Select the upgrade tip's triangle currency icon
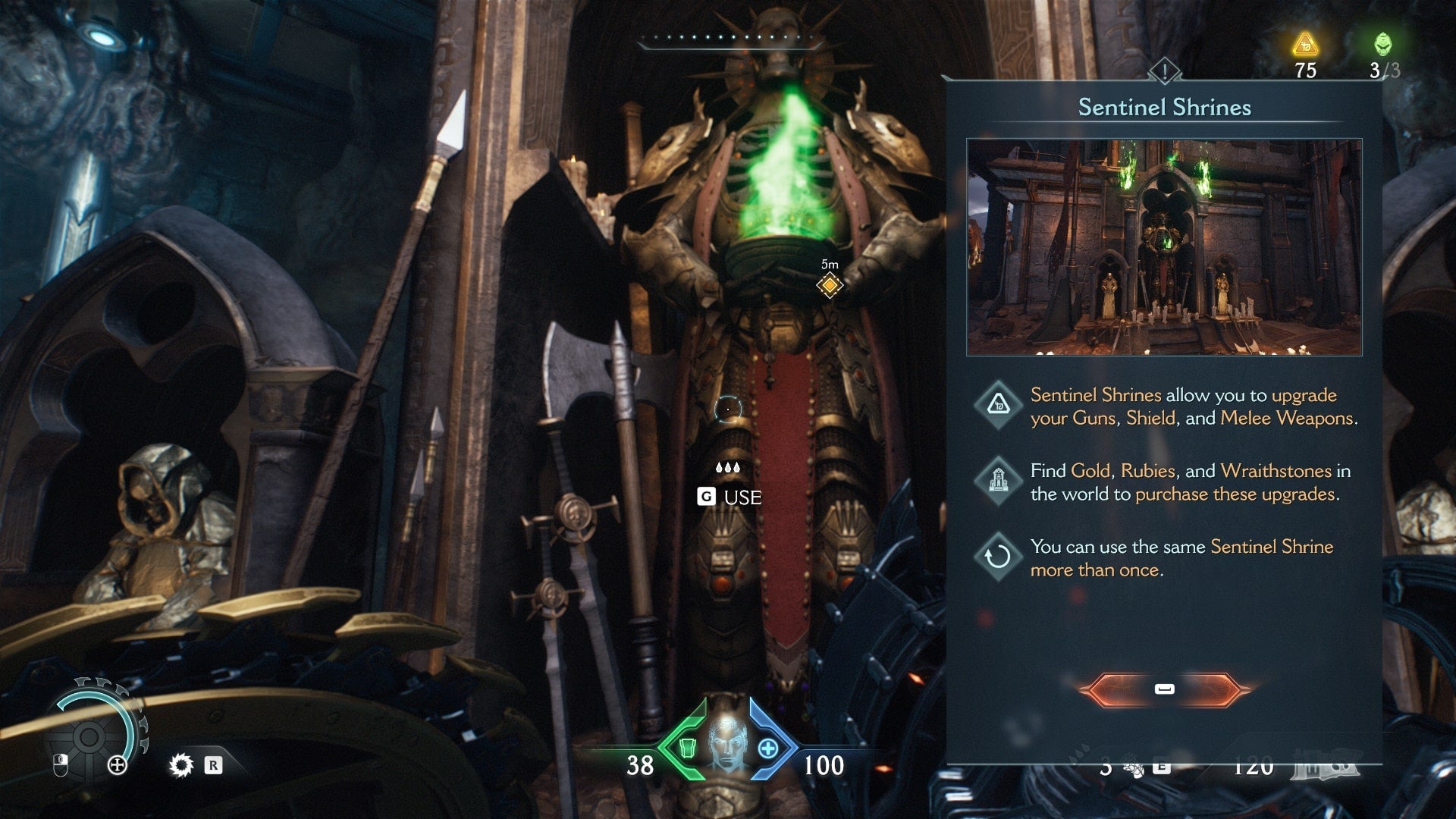 (x=997, y=405)
